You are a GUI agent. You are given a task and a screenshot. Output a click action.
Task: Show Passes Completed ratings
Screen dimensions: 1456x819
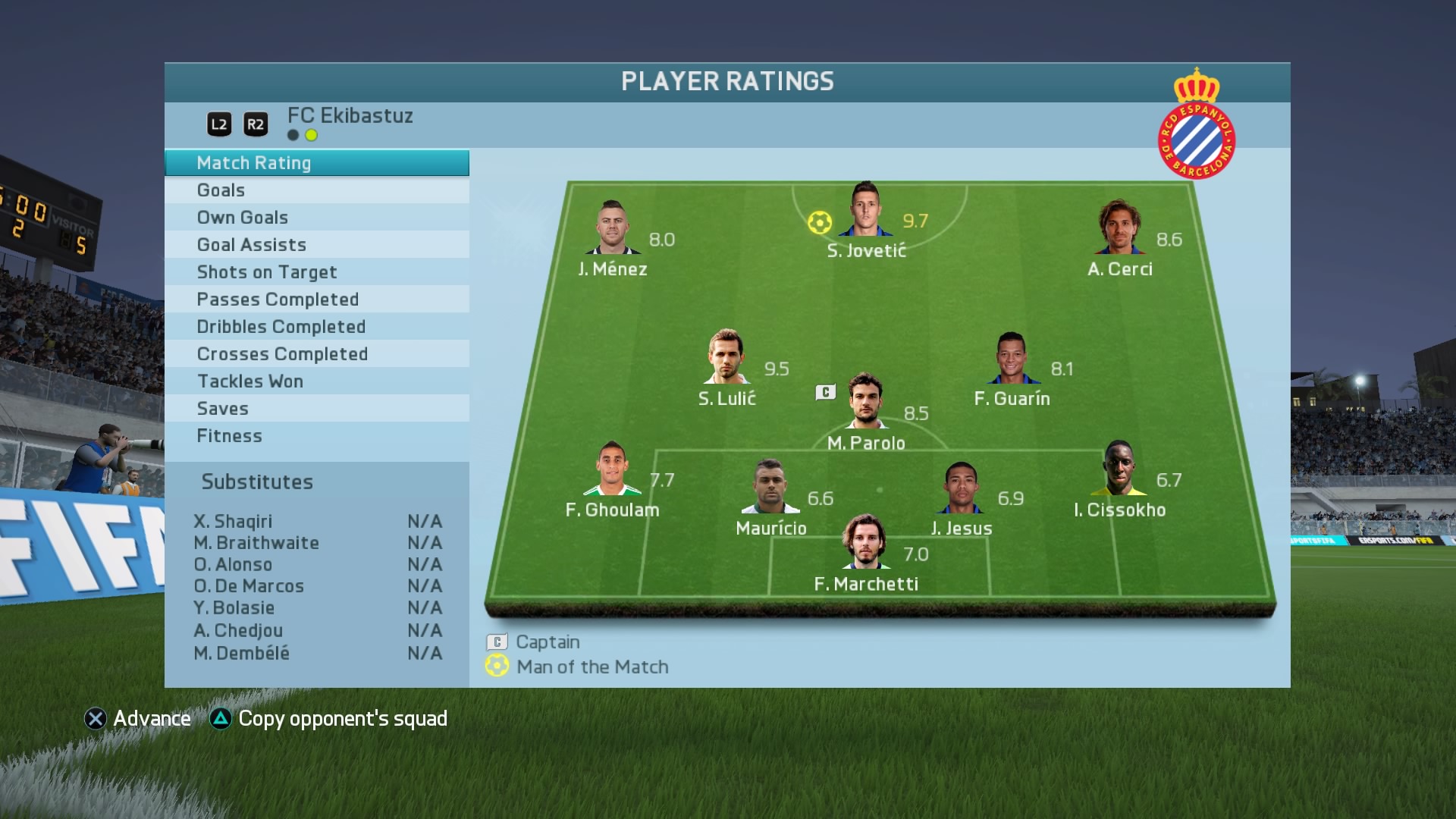(316, 300)
